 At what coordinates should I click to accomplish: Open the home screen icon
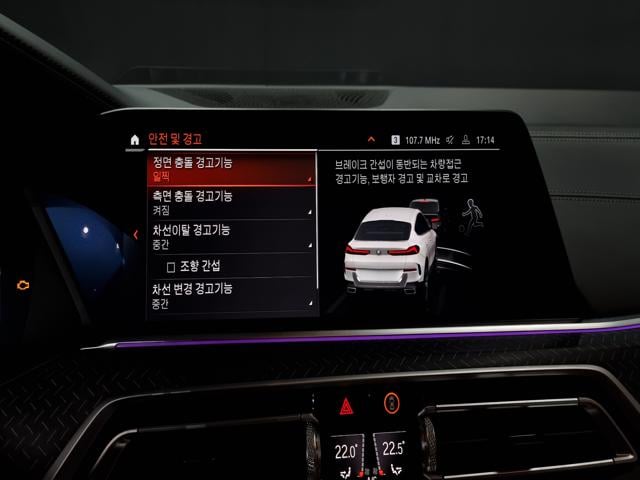coord(135,140)
